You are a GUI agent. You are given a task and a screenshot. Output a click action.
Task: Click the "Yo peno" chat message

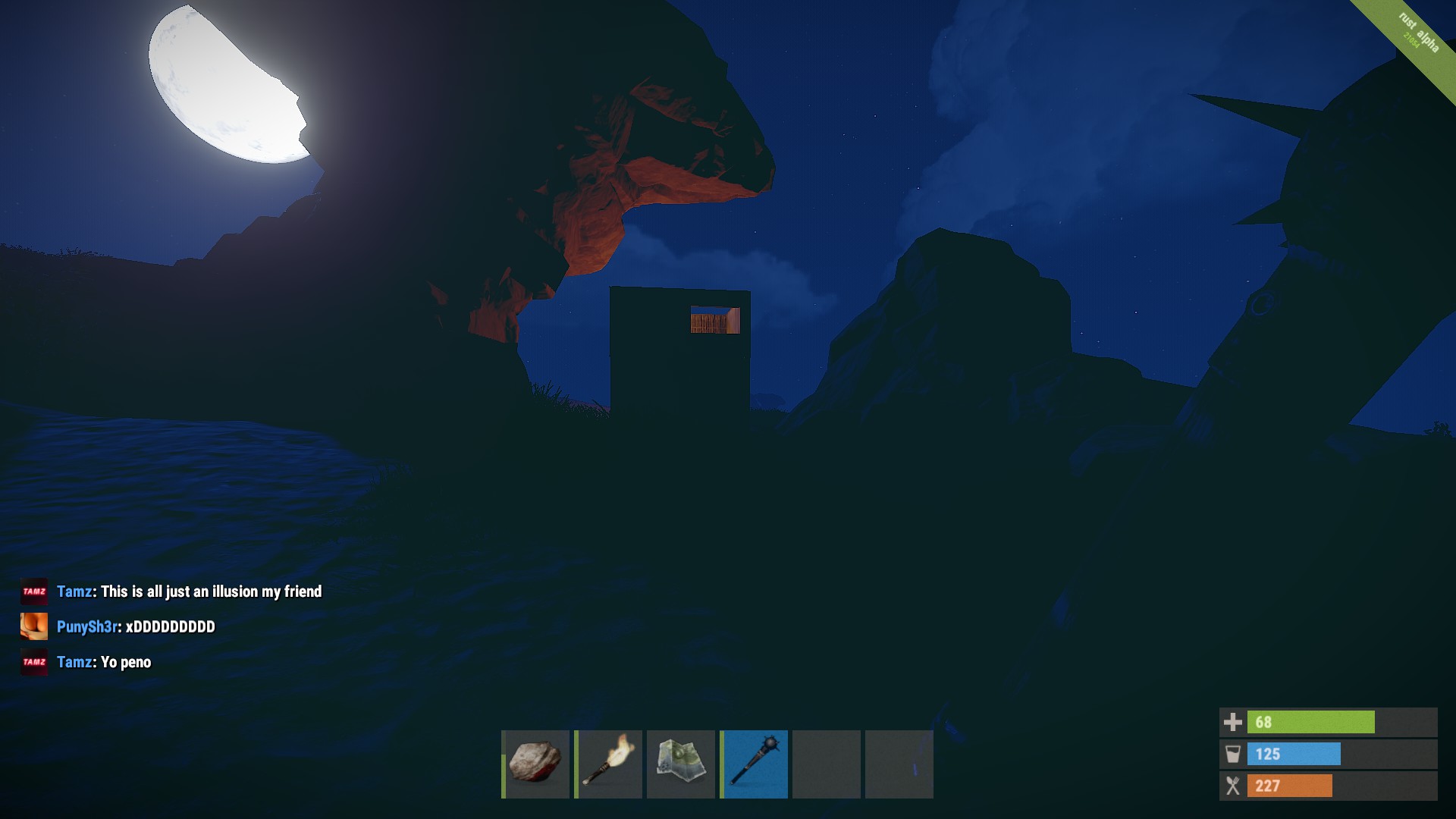point(126,663)
